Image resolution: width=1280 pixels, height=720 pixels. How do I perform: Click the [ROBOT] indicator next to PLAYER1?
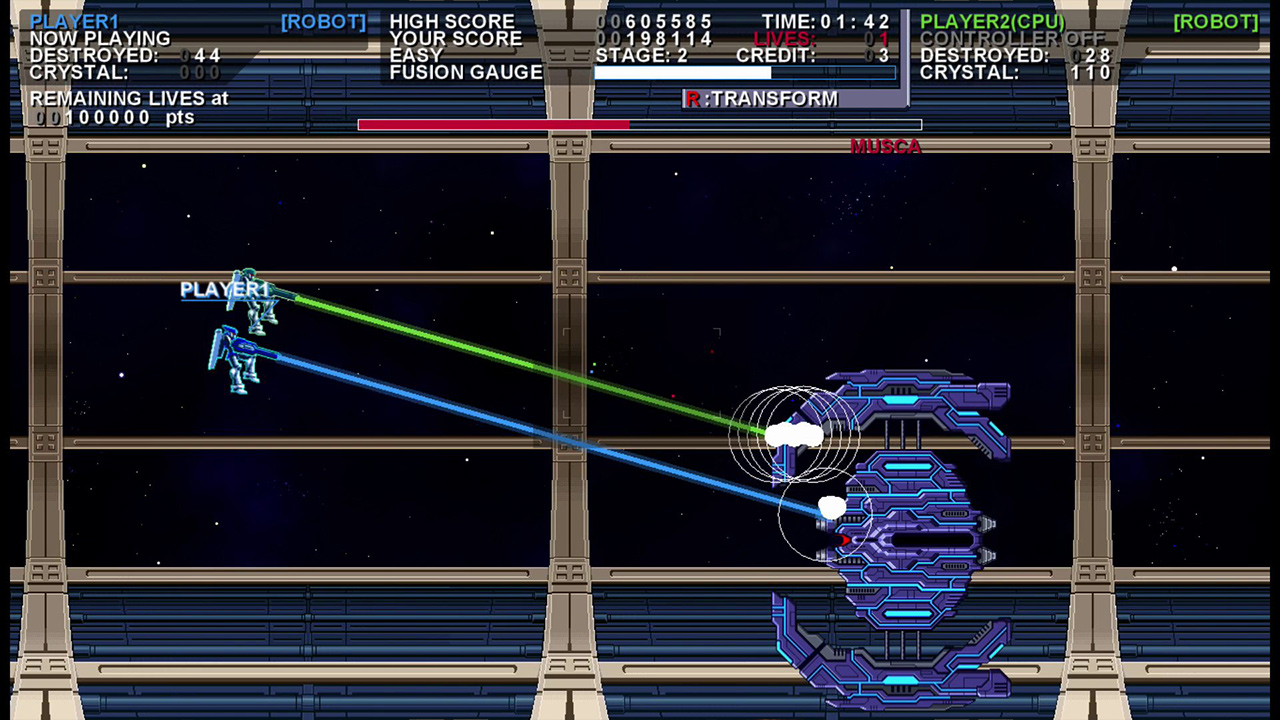[x=323, y=21]
